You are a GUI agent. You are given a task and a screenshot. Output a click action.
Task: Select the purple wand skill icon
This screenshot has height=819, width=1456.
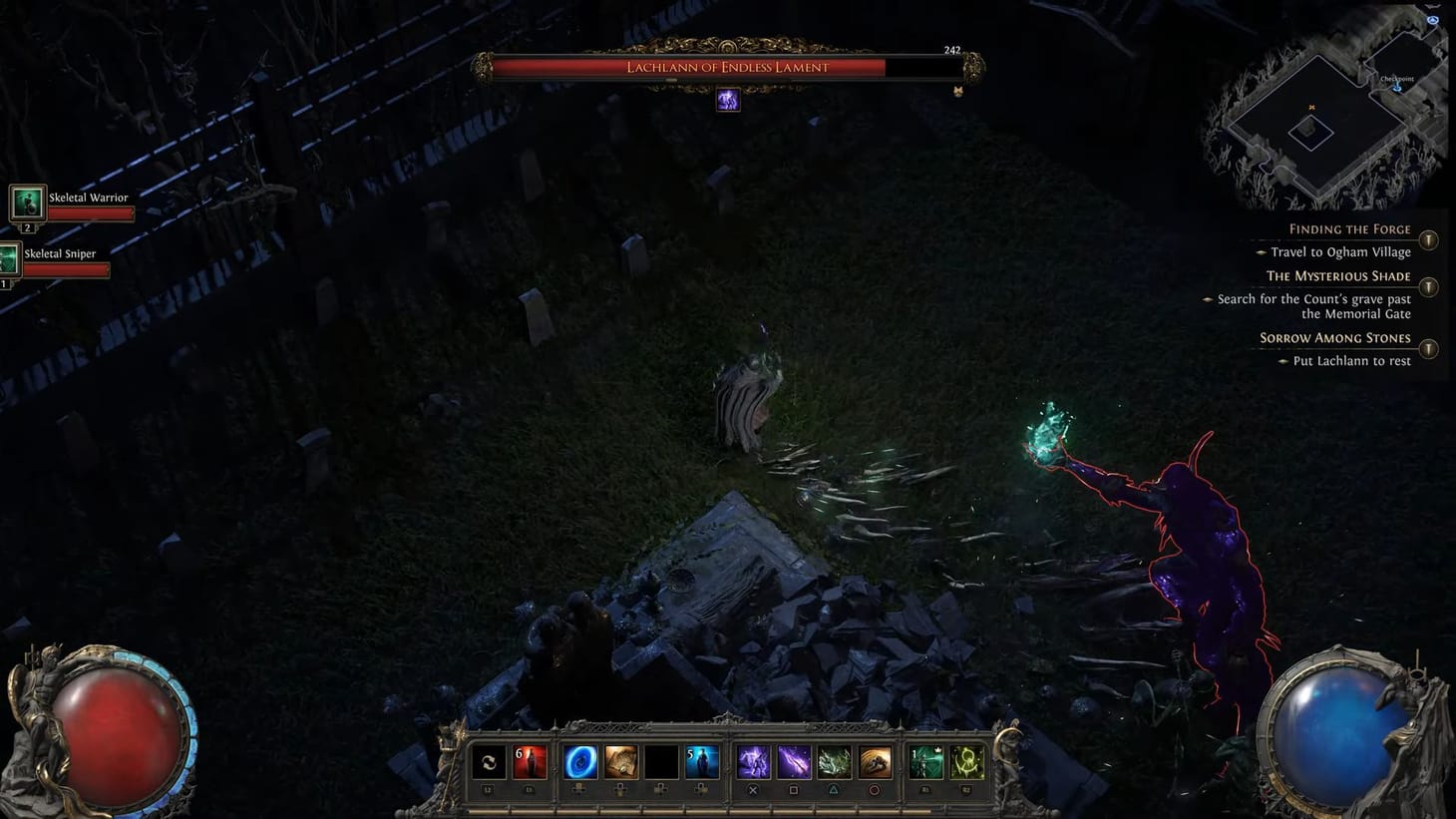(796, 763)
